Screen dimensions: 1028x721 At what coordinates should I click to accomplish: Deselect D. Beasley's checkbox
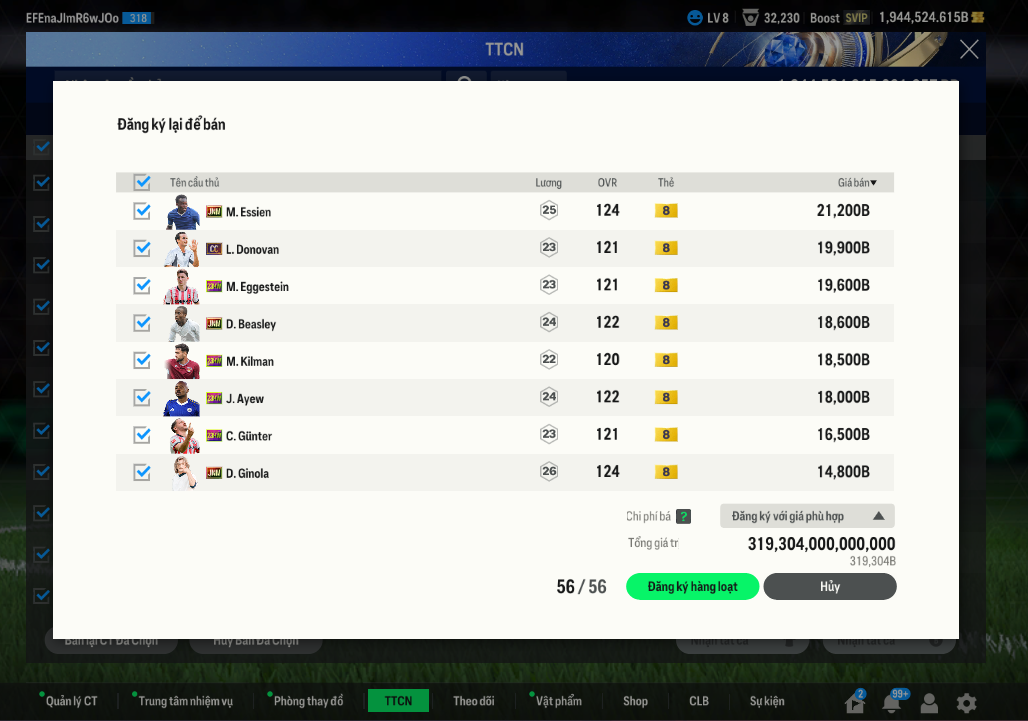[x=142, y=323]
